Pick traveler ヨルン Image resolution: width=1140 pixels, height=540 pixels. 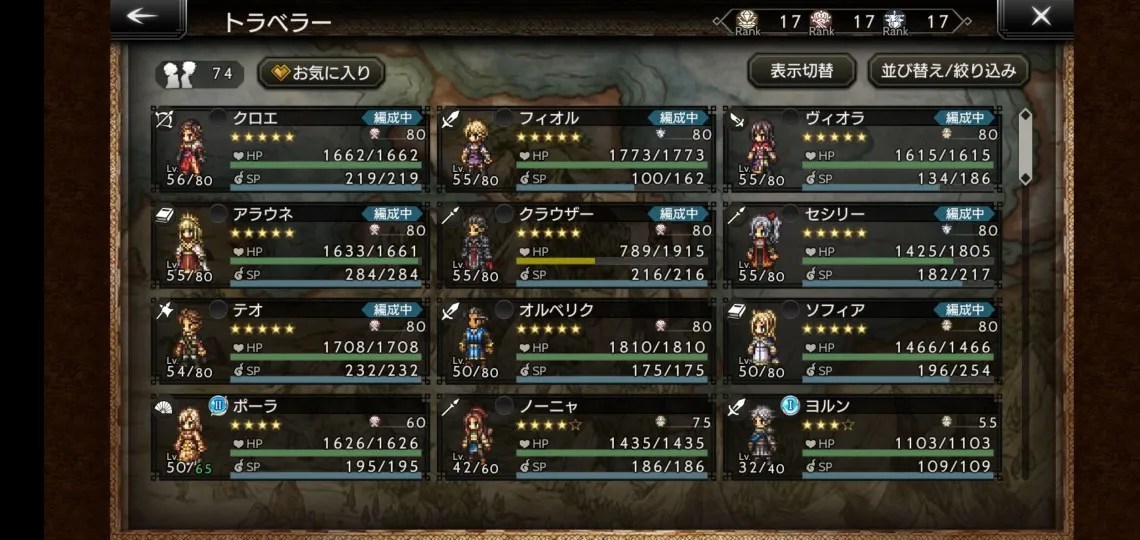coord(862,436)
